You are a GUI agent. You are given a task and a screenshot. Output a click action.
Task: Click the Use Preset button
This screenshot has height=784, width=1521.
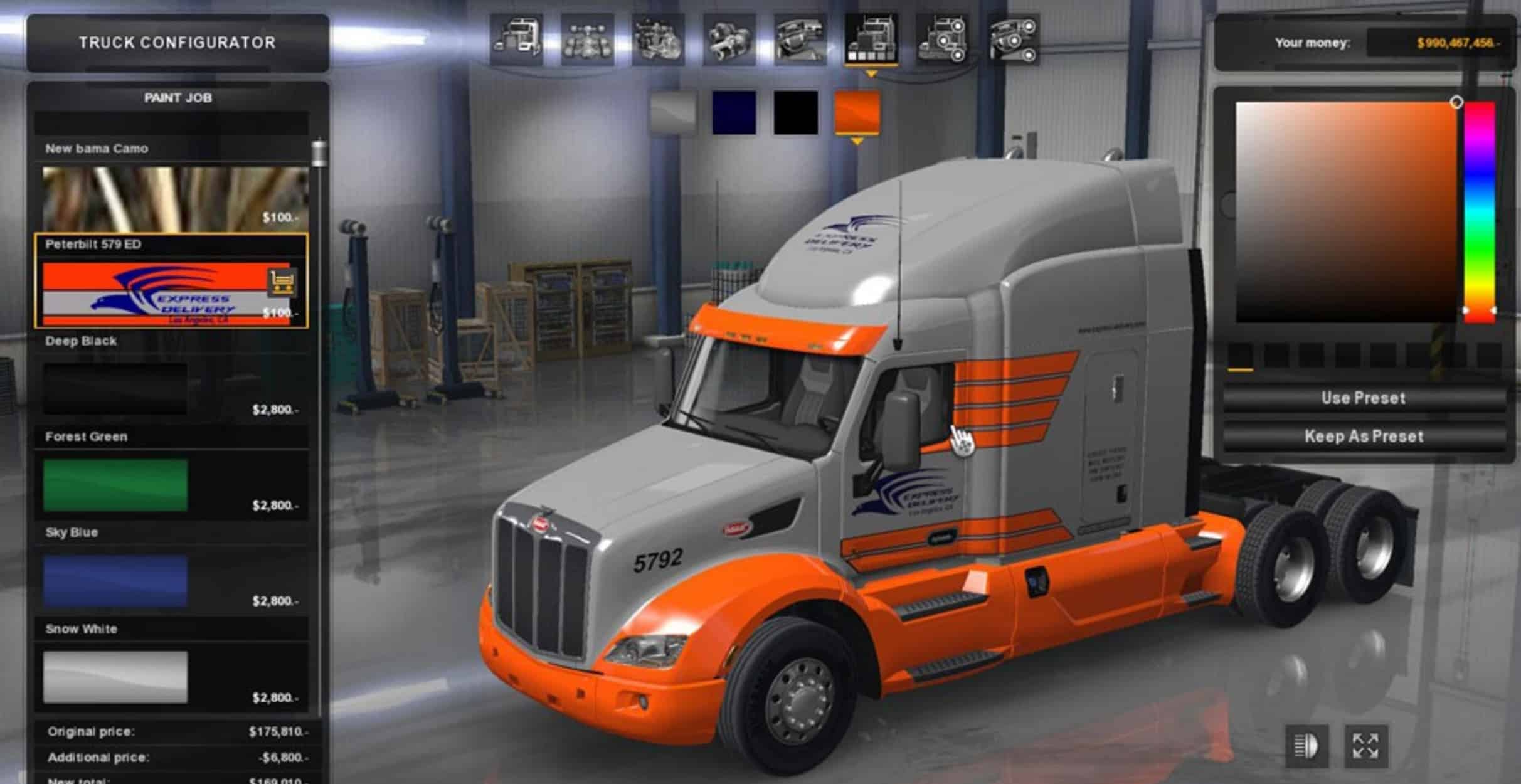[x=1364, y=398]
